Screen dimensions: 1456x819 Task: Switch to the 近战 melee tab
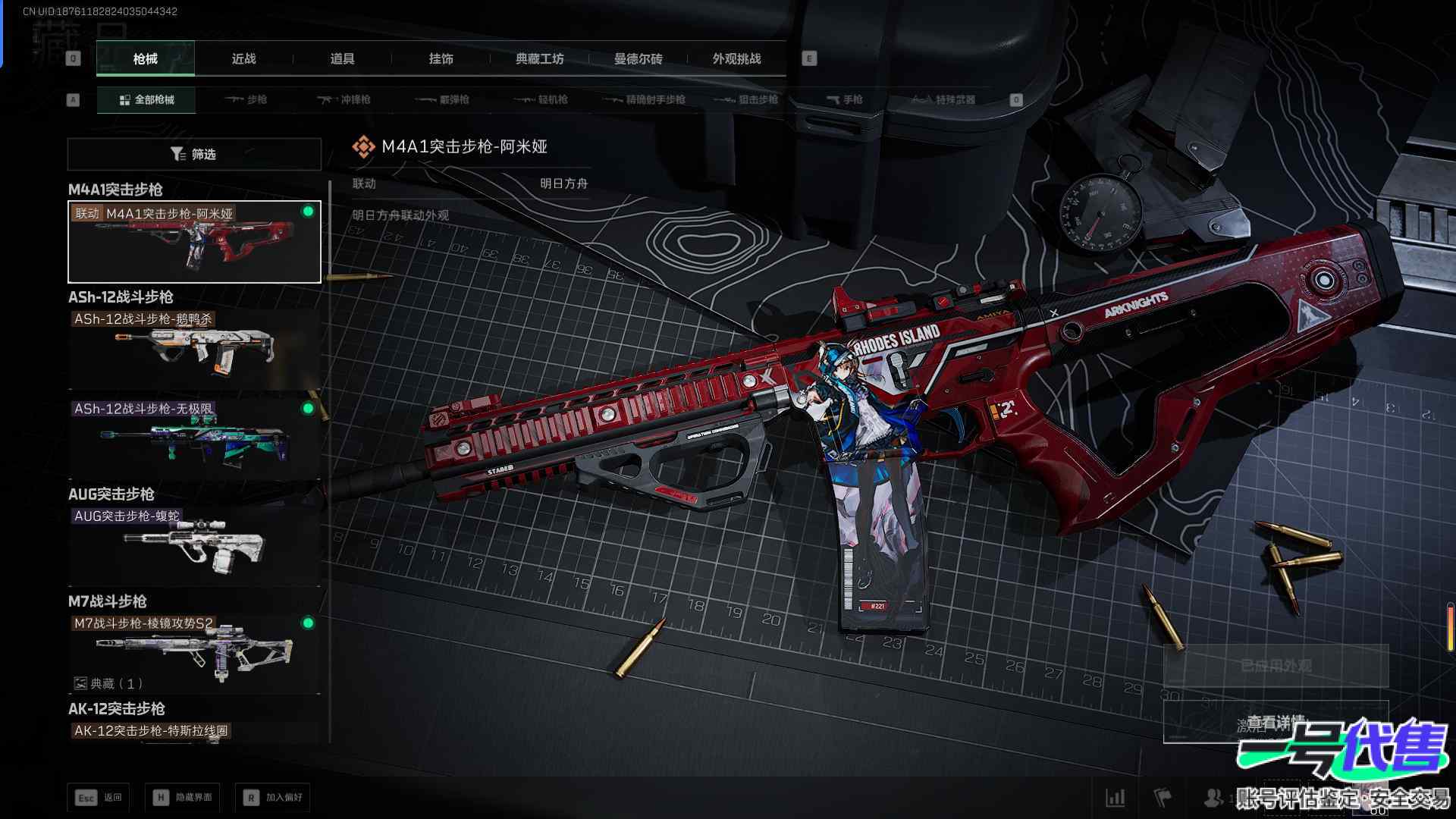pyautogui.click(x=243, y=58)
